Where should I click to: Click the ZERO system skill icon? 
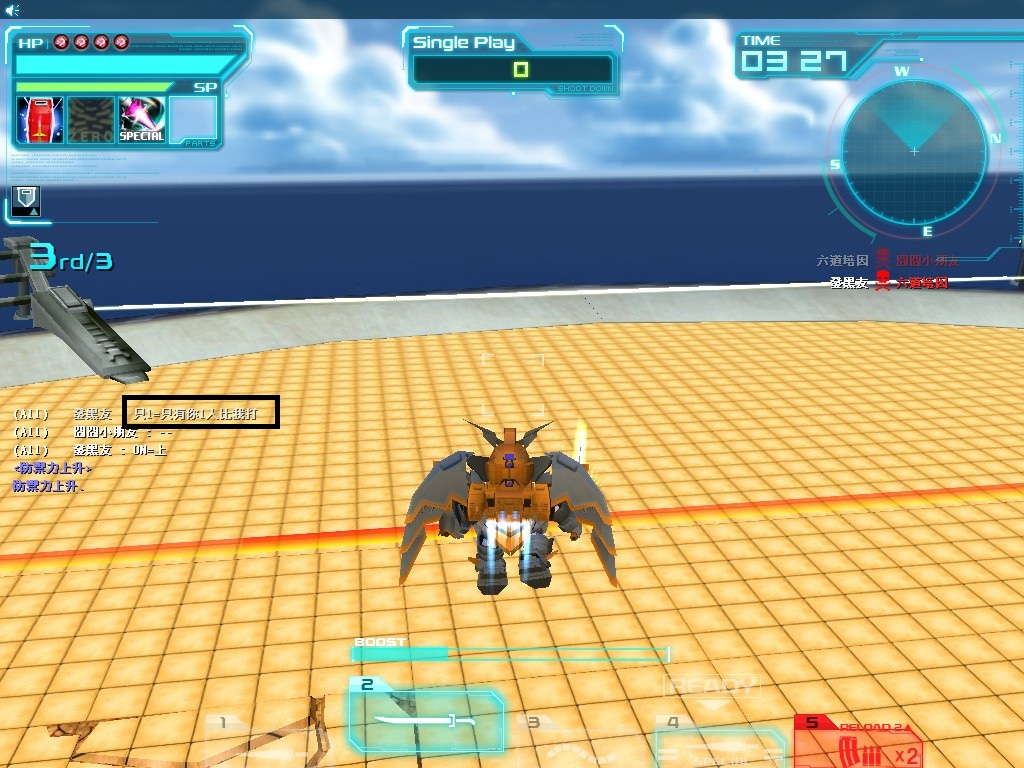pyautogui.click(x=91, y=121)
